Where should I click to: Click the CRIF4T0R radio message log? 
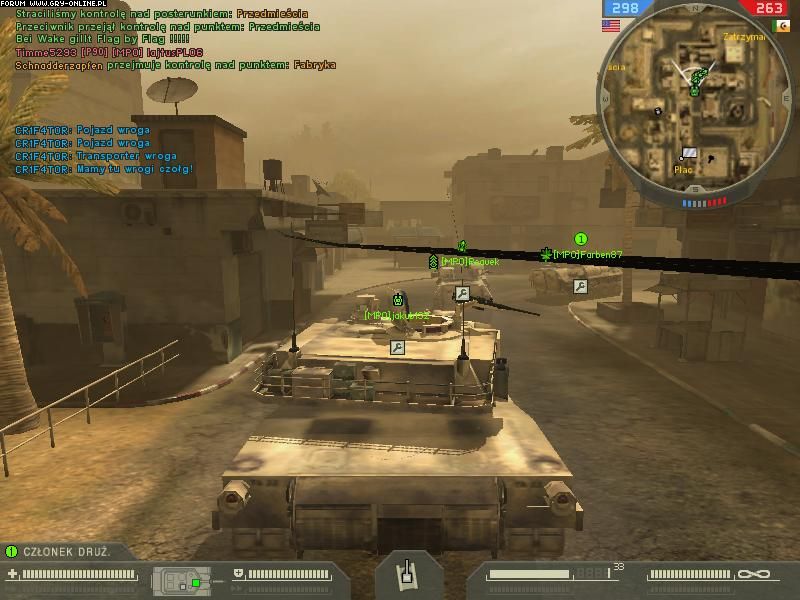[x=104, y=150]
